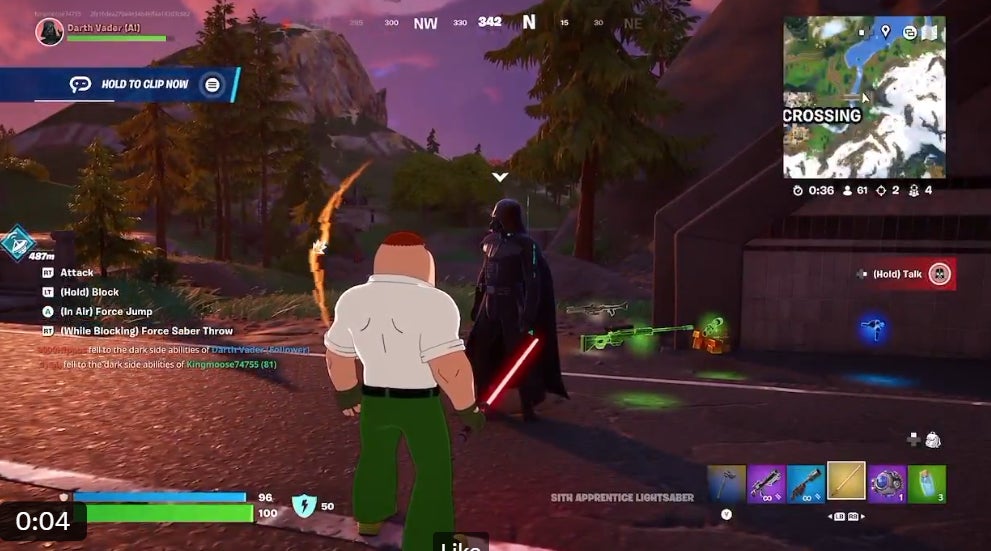Select the purple rifle hotbar slot
This screenshot has height=551, width=991.
pos(767,483)
